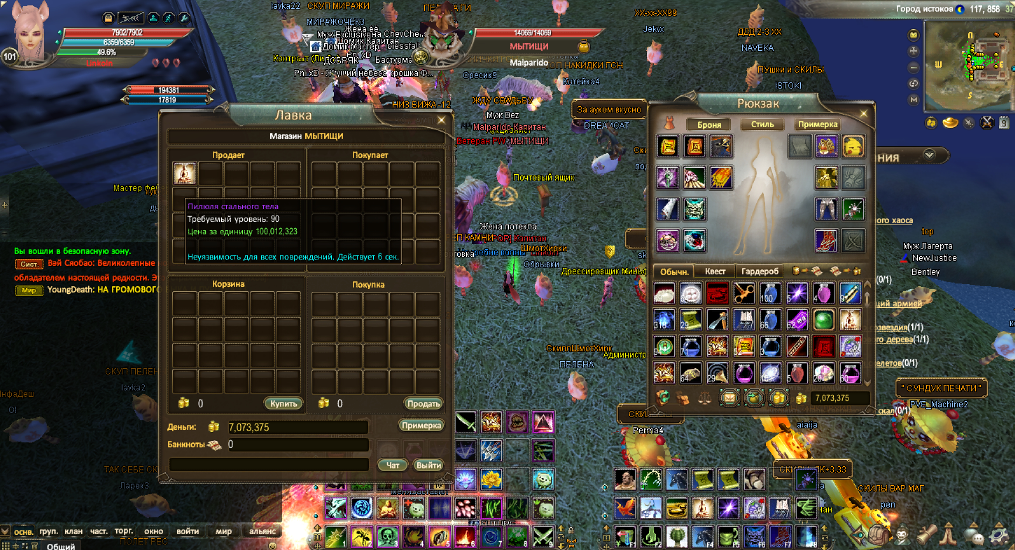The height and width of the screenshot is (550, 1015).
Task: Open the Гардероб inventory tab
Action: (760, 272)
